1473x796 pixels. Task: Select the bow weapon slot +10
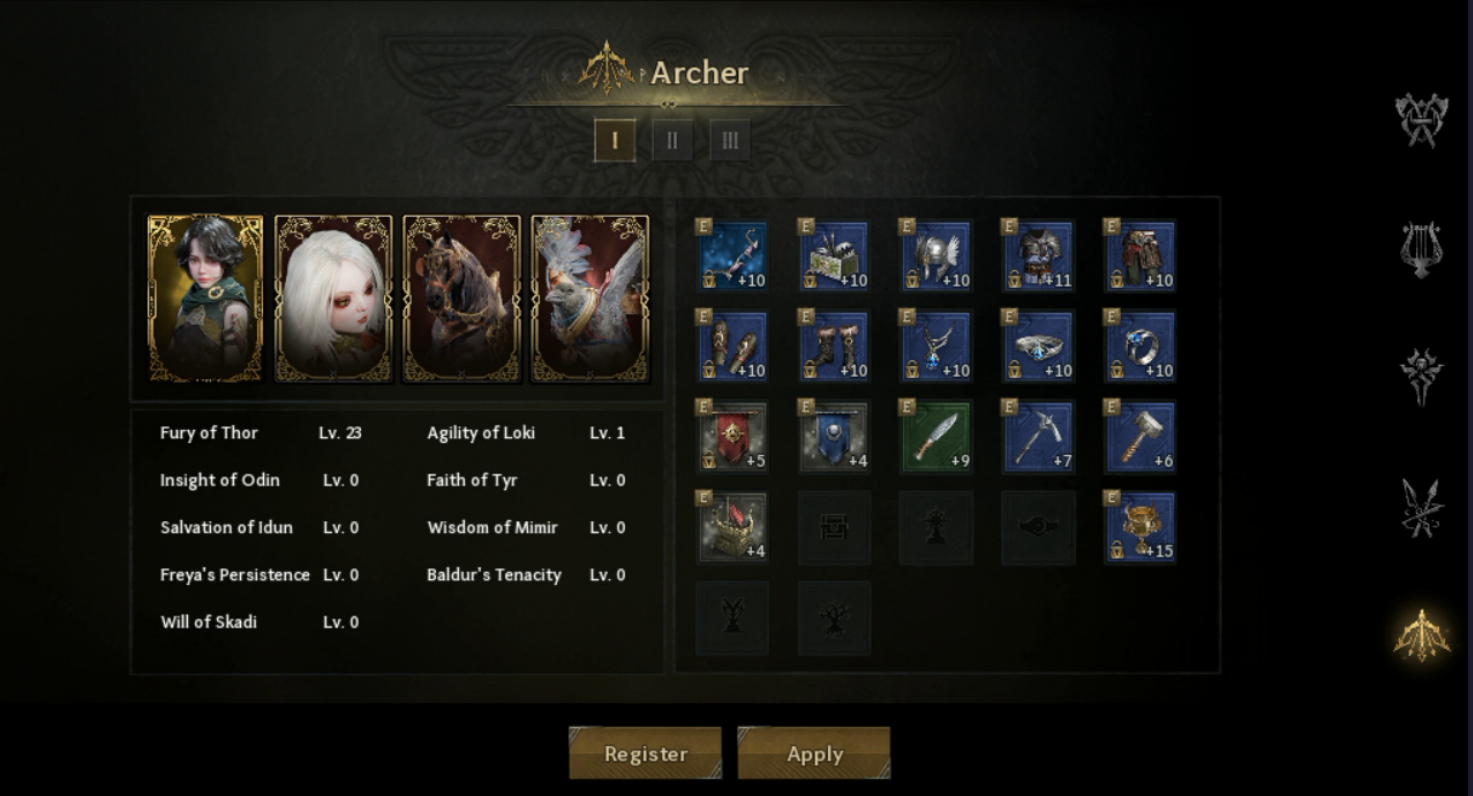(732, 256)
